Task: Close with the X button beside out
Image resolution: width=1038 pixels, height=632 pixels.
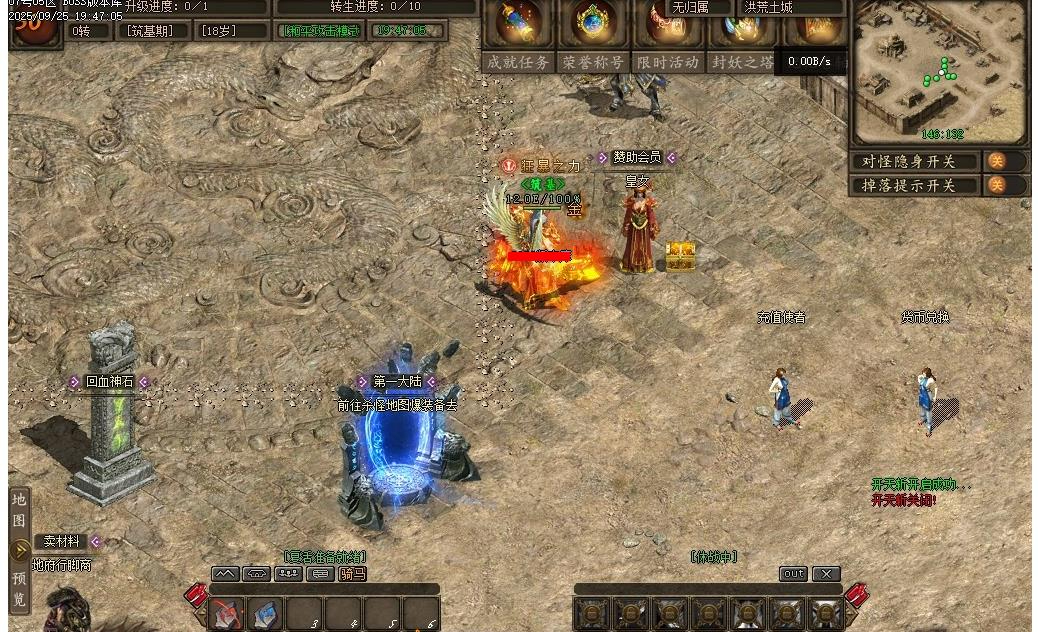Action: (826, 574)
